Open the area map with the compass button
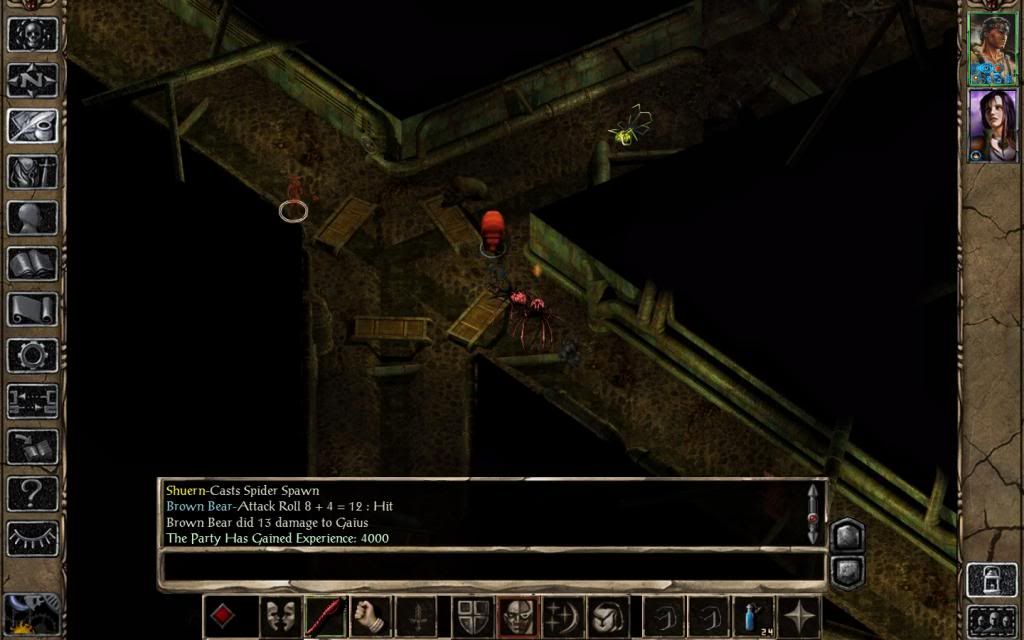Image resolution: width=1024 pixels, height=640 pixels. (x=32, y=80)
